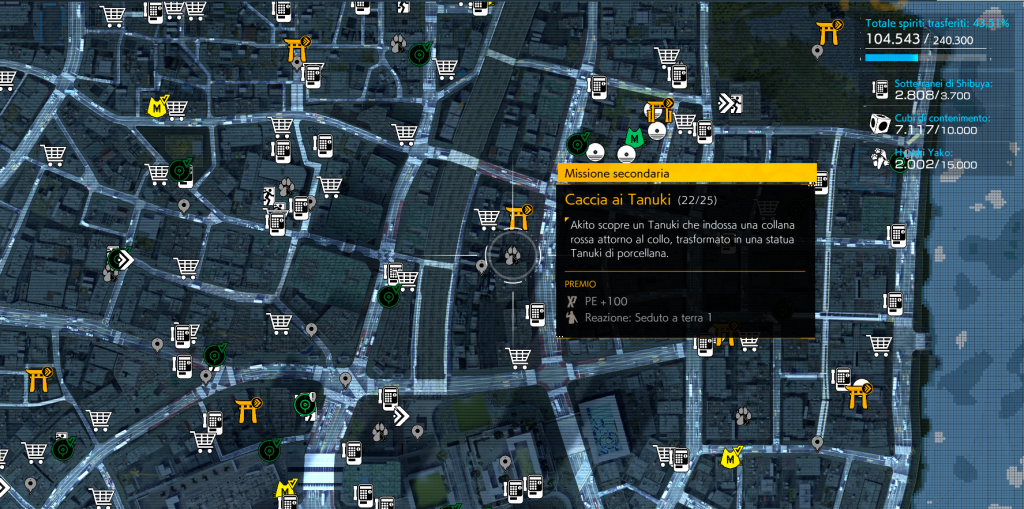The height and width of the screenshot is (509, 1024).
Task: Select the small running-figure marker
Action: pyautogui.click(x=269, y=195)
